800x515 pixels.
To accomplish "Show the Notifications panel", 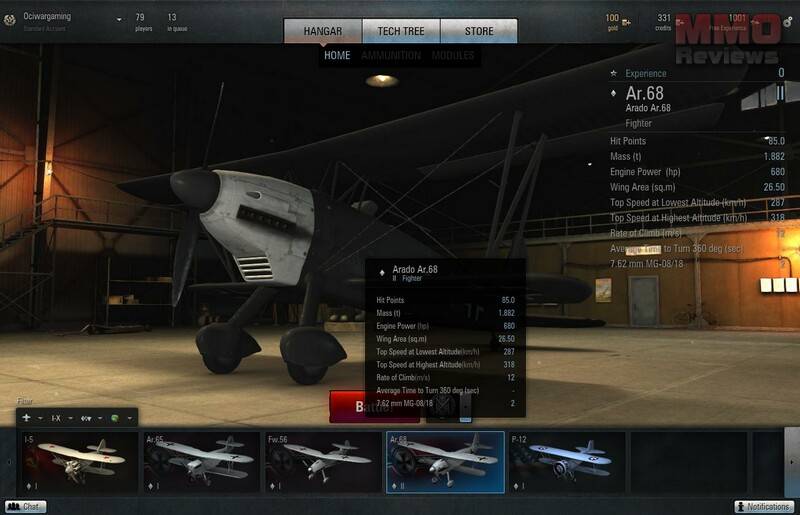I will coord(764,507).
